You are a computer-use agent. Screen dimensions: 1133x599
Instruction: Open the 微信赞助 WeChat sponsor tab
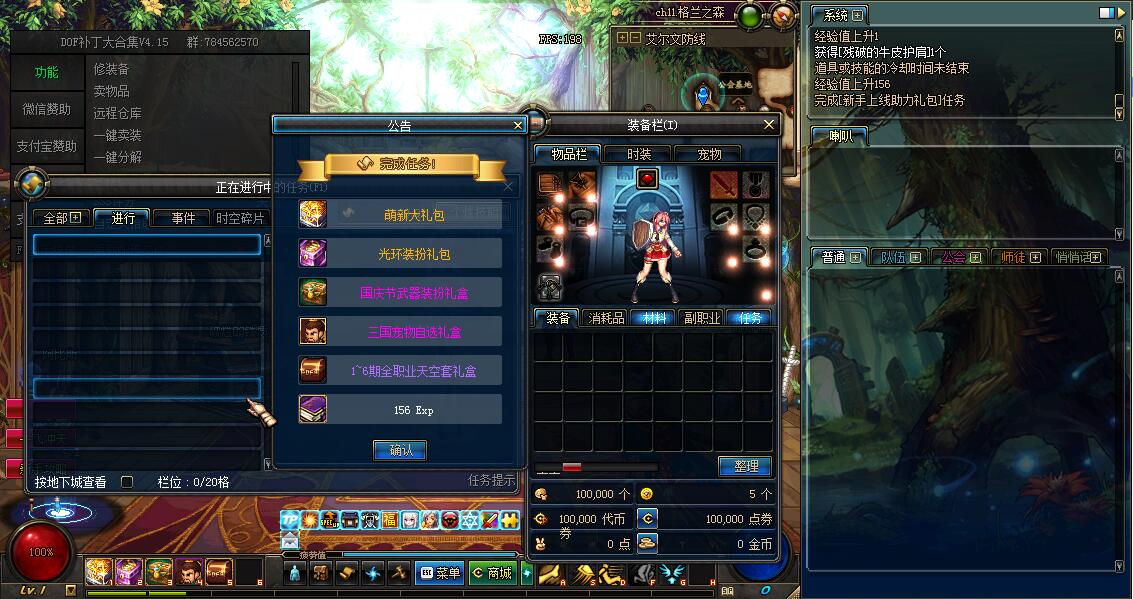point(47,109)
